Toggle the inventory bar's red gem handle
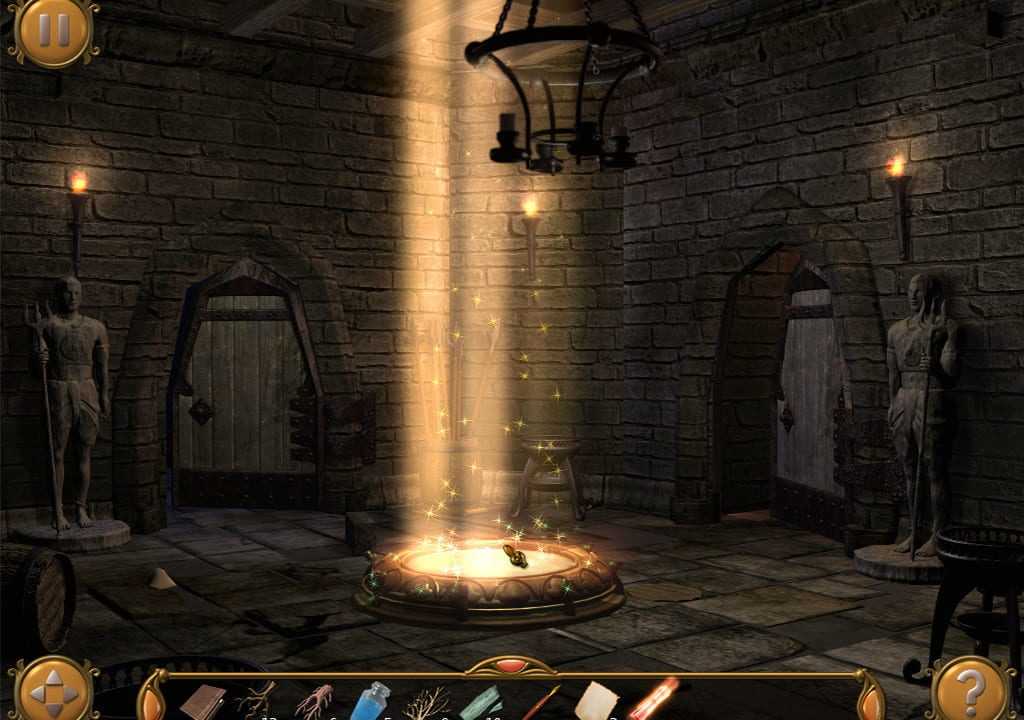This screenshot has width=1024, height=720. coord(511,665)
